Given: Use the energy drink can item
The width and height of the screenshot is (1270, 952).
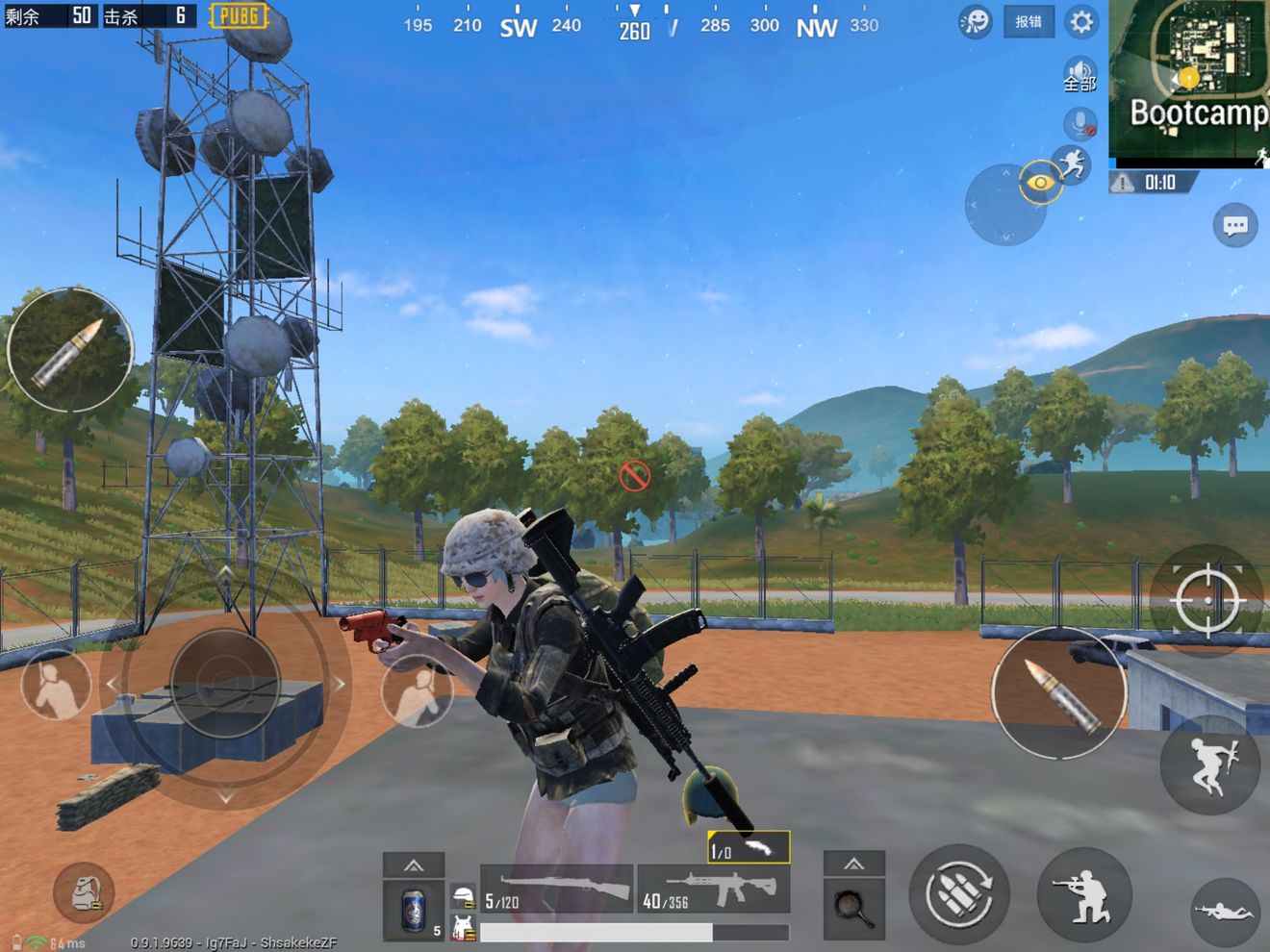Looking at the screenshot, I should tap(414, 909).
